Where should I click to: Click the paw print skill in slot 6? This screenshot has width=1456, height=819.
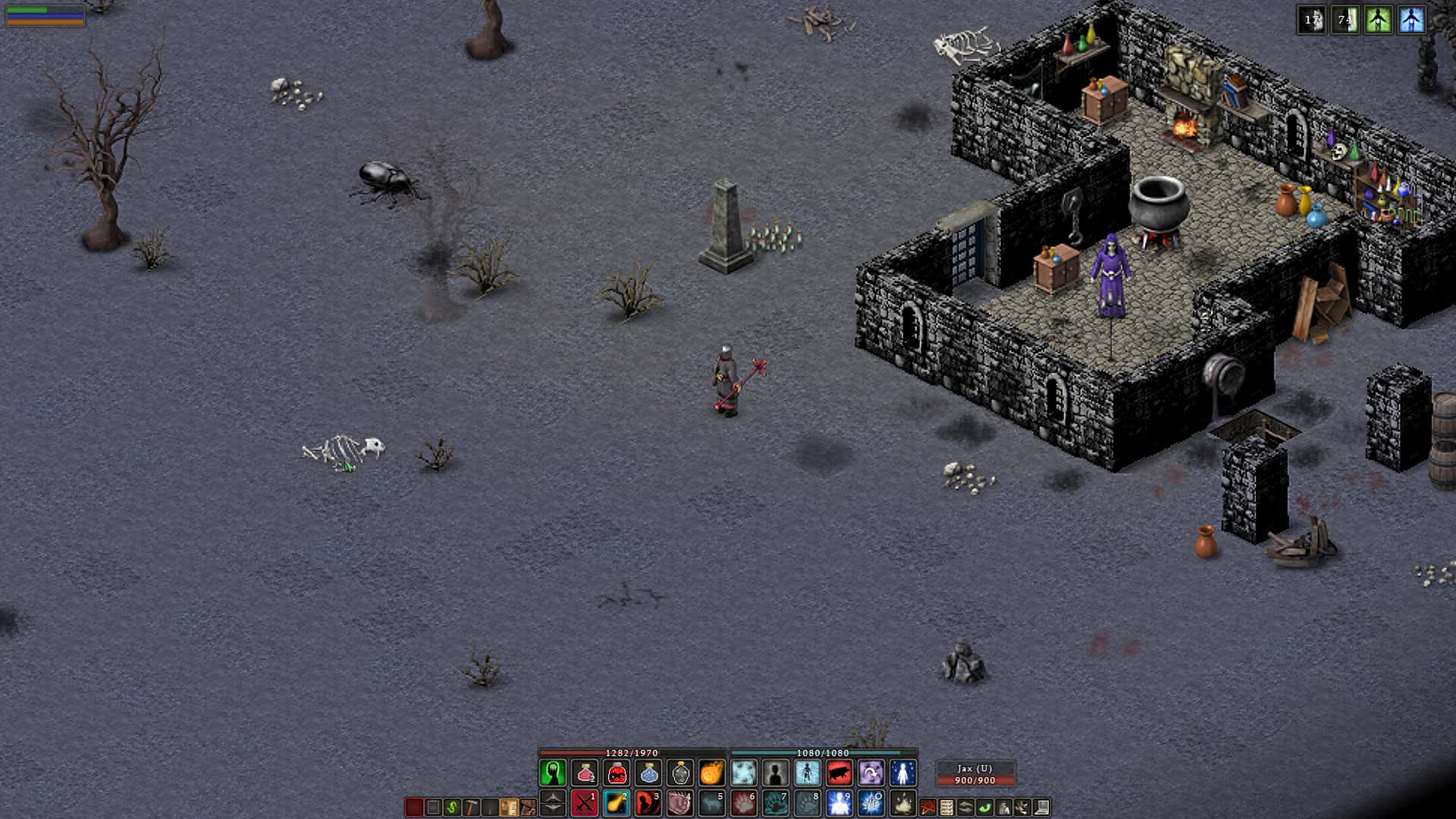pos(742,805)
